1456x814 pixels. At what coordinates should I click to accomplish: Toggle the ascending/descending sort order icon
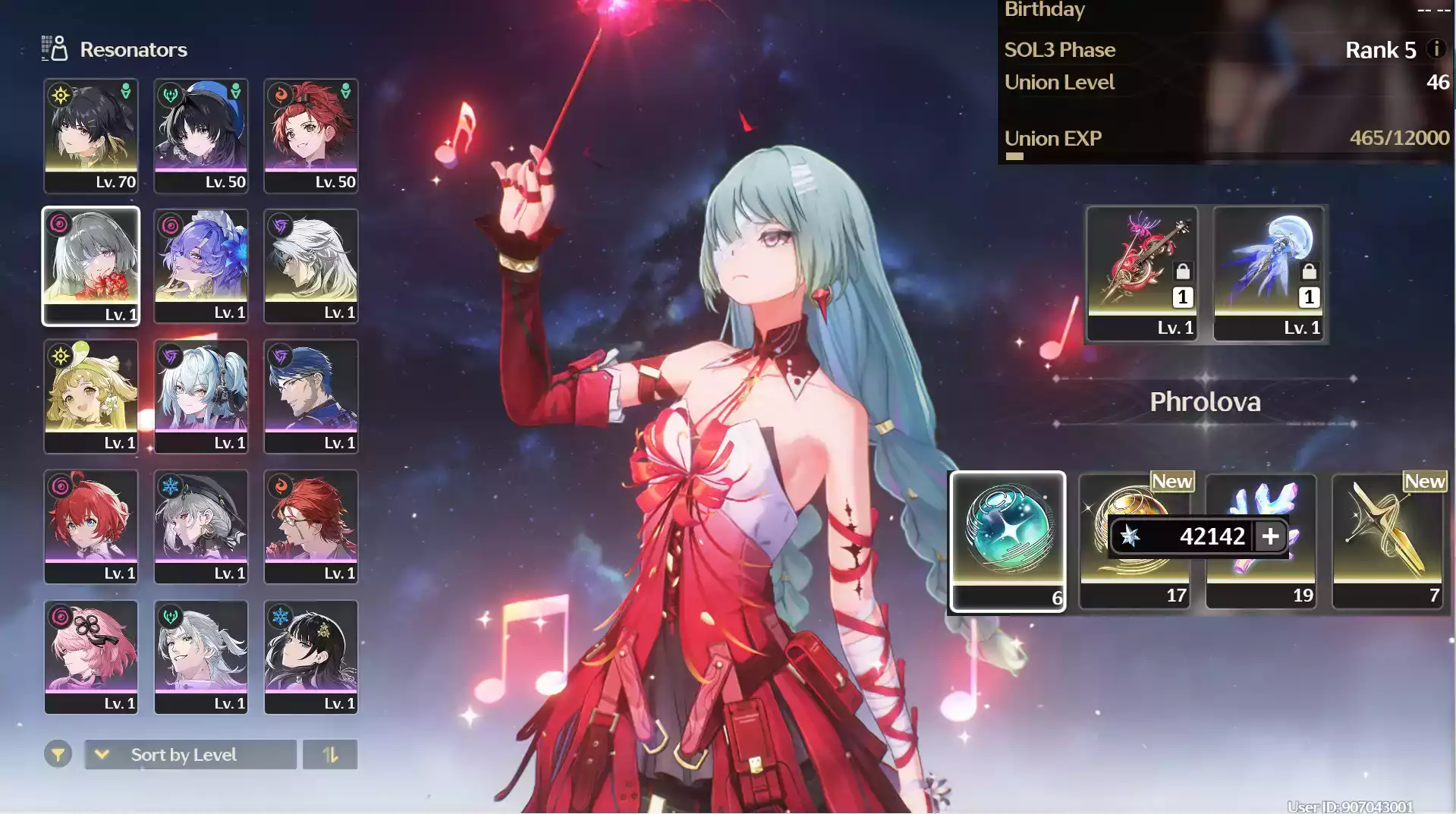(330, 754)
